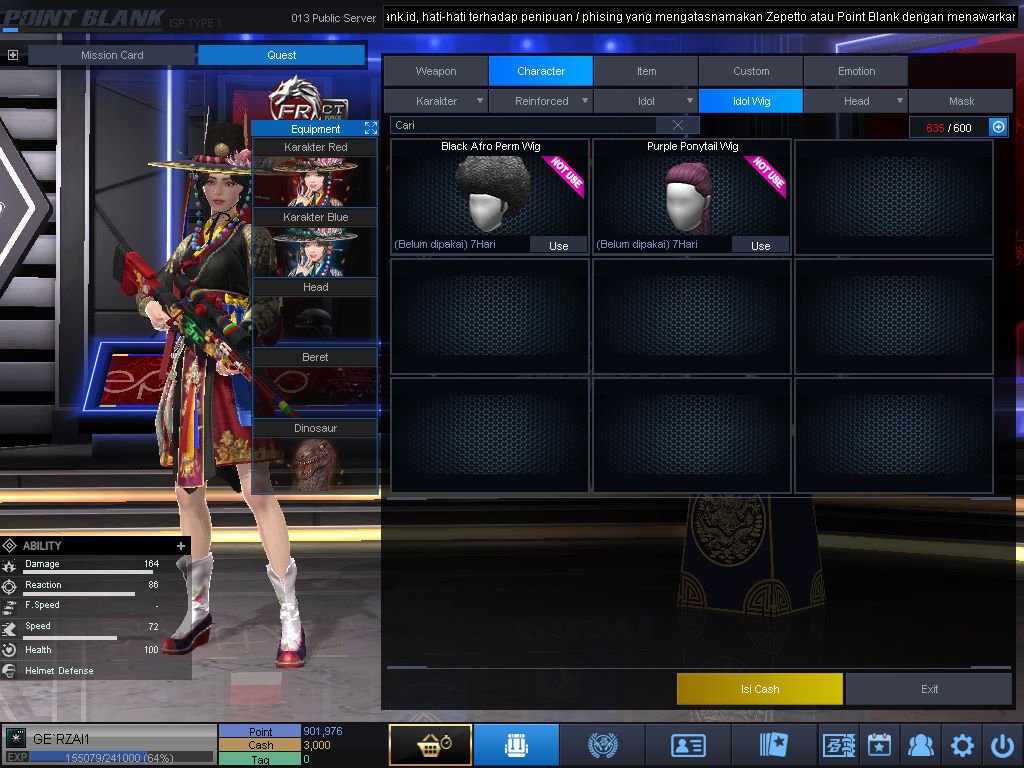Use the Purple Ponytail Wig
This screenshot has height=768, width=1024.
(760, 245)
